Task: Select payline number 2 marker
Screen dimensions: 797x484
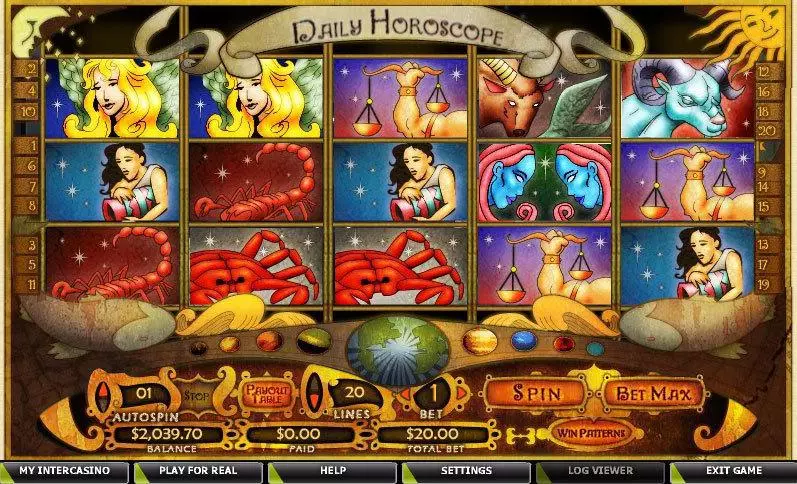Action: click(33, 70)
